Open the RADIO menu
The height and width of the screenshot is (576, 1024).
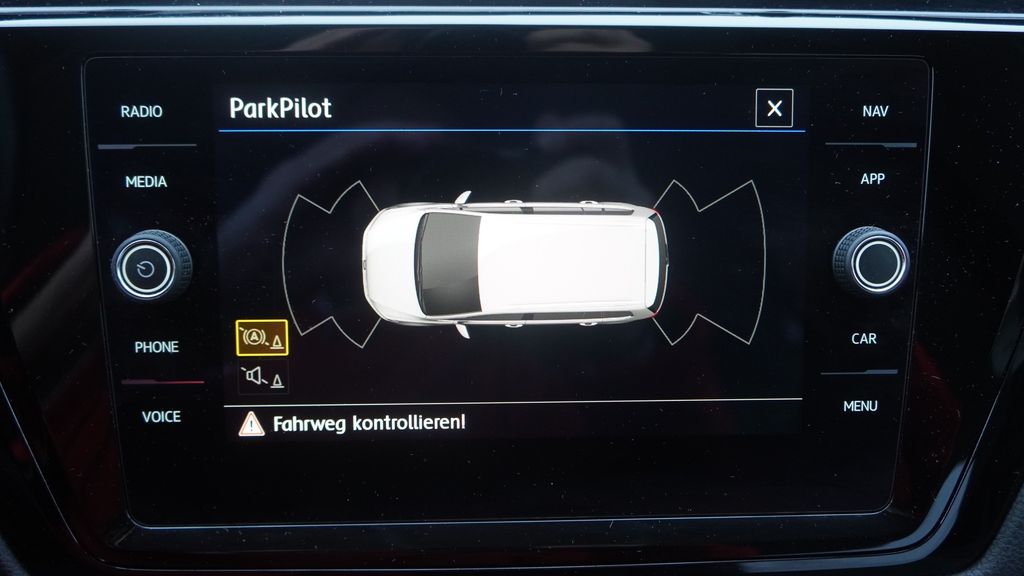tap(141, 112)
